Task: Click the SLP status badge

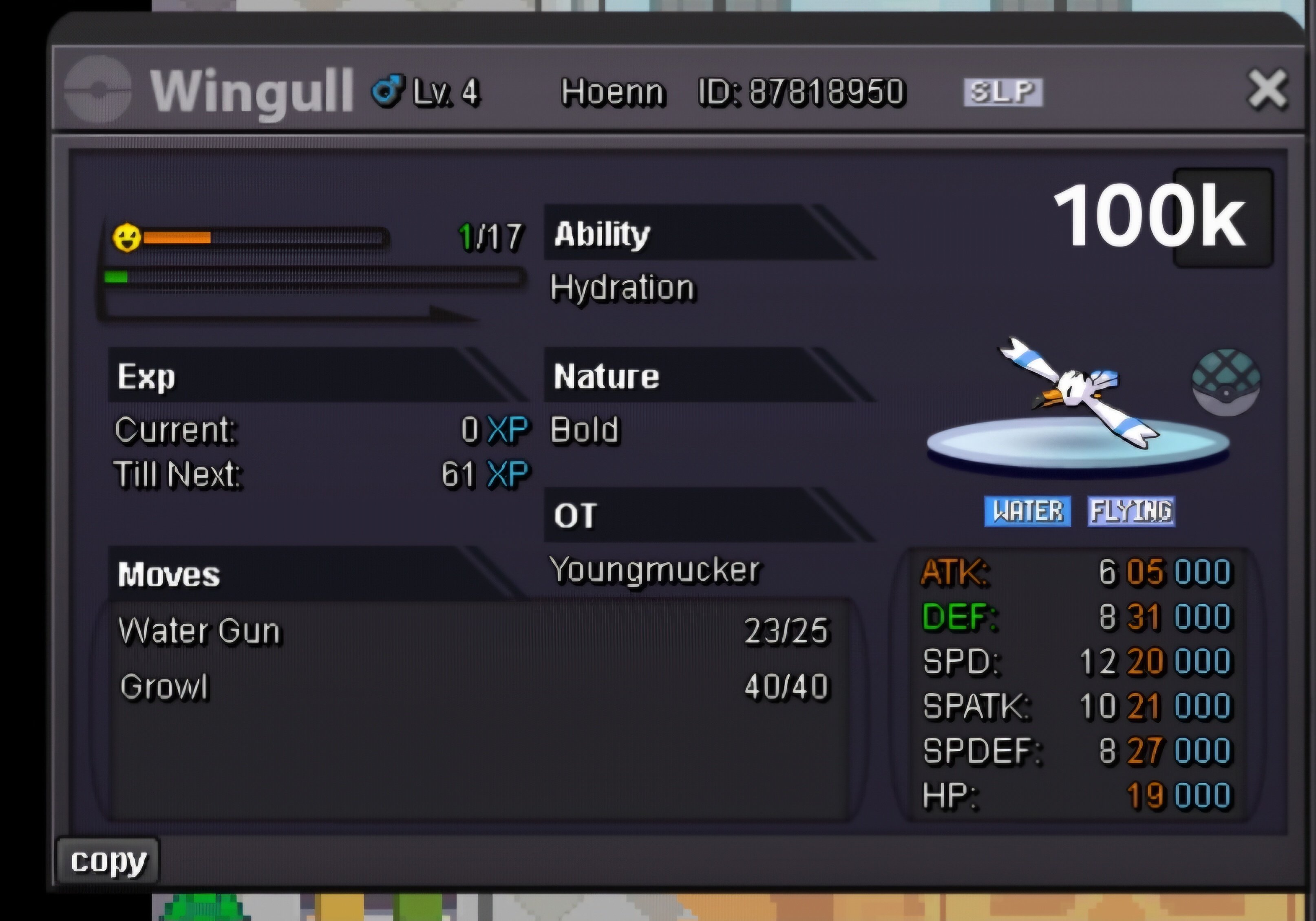Action: (x=1003, y=92)
